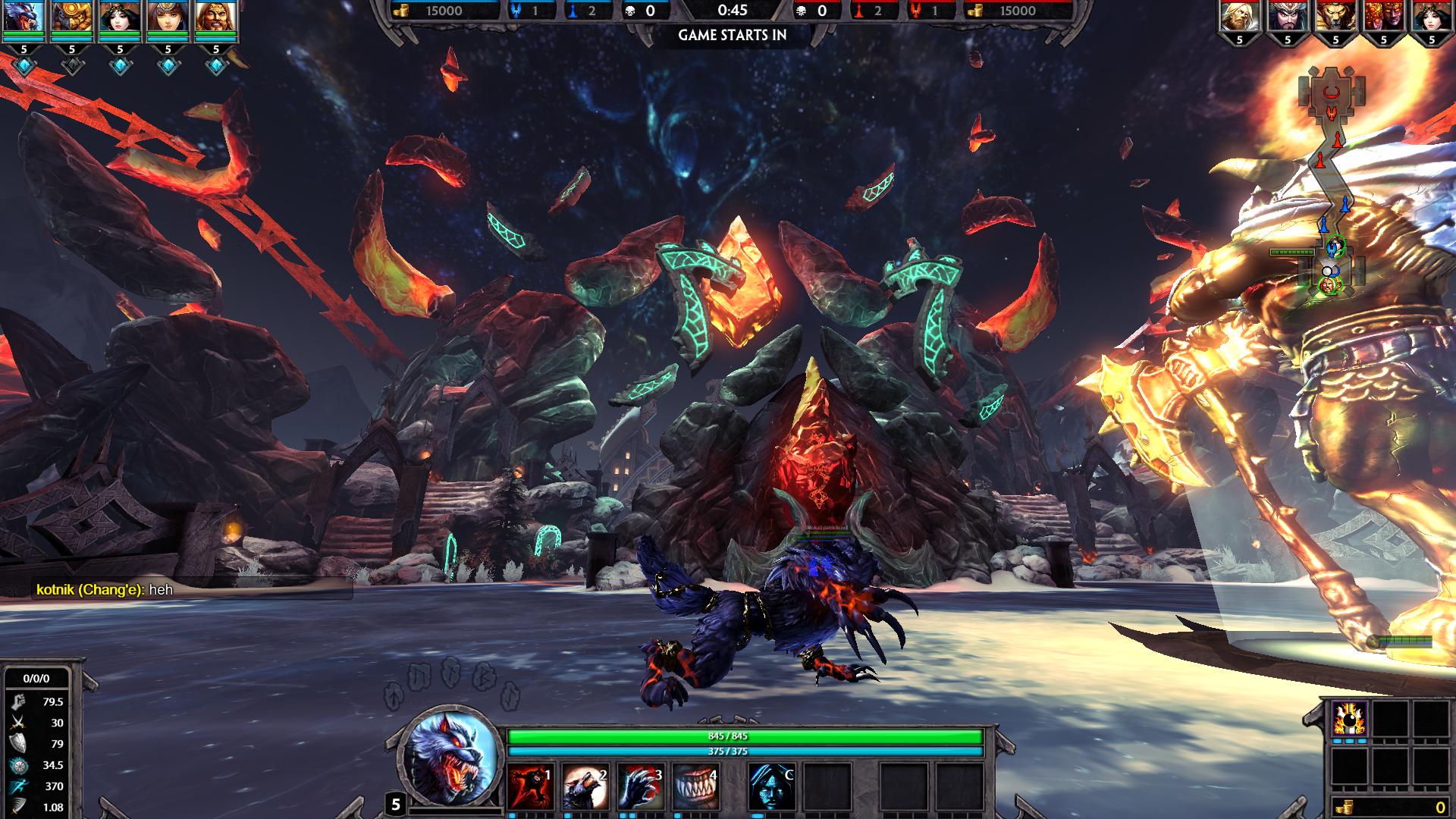Activate Fenrir's Unchained ability (slot 1)
Screen dimensions: 1456x819
[530, 786]
